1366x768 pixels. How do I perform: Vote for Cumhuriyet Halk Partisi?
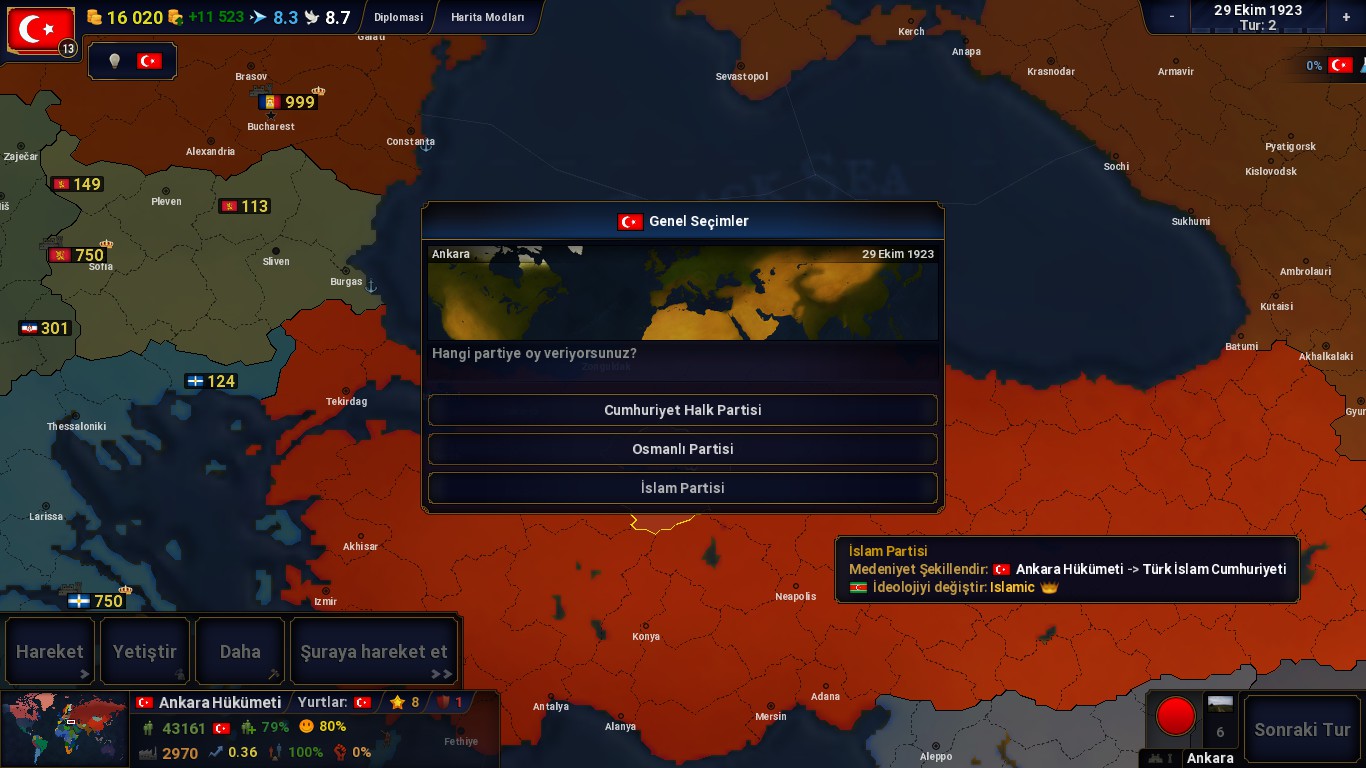point(682,410)
